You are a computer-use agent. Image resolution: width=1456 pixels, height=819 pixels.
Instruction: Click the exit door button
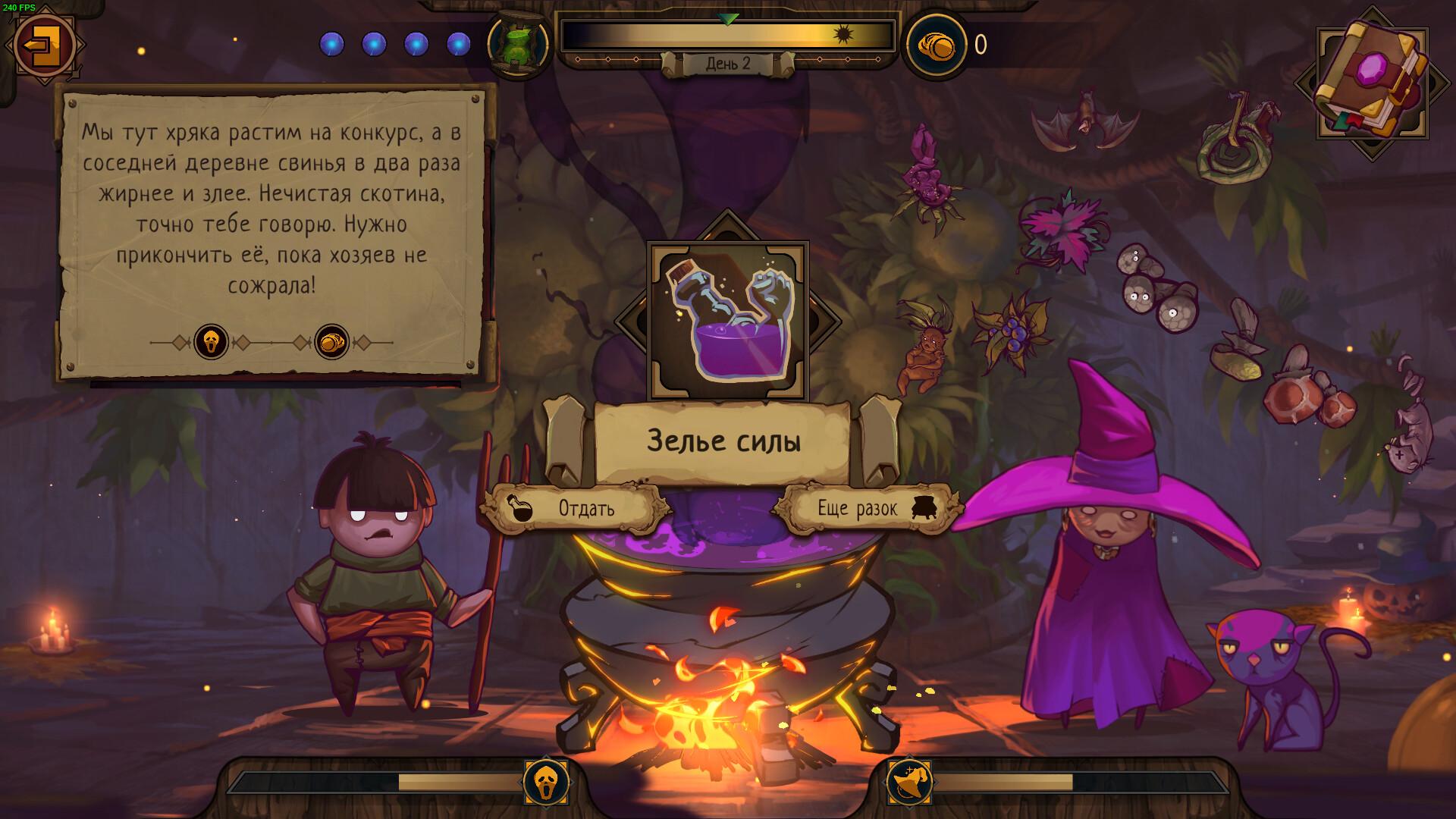pyautogui.click(x=43, y=43)
